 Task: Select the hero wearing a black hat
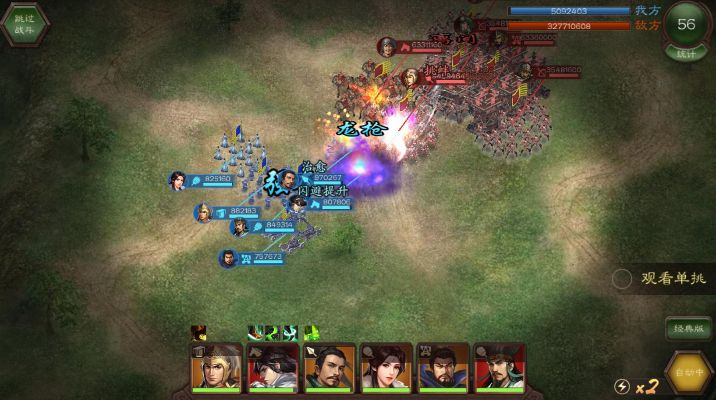(x=498, y=369)
